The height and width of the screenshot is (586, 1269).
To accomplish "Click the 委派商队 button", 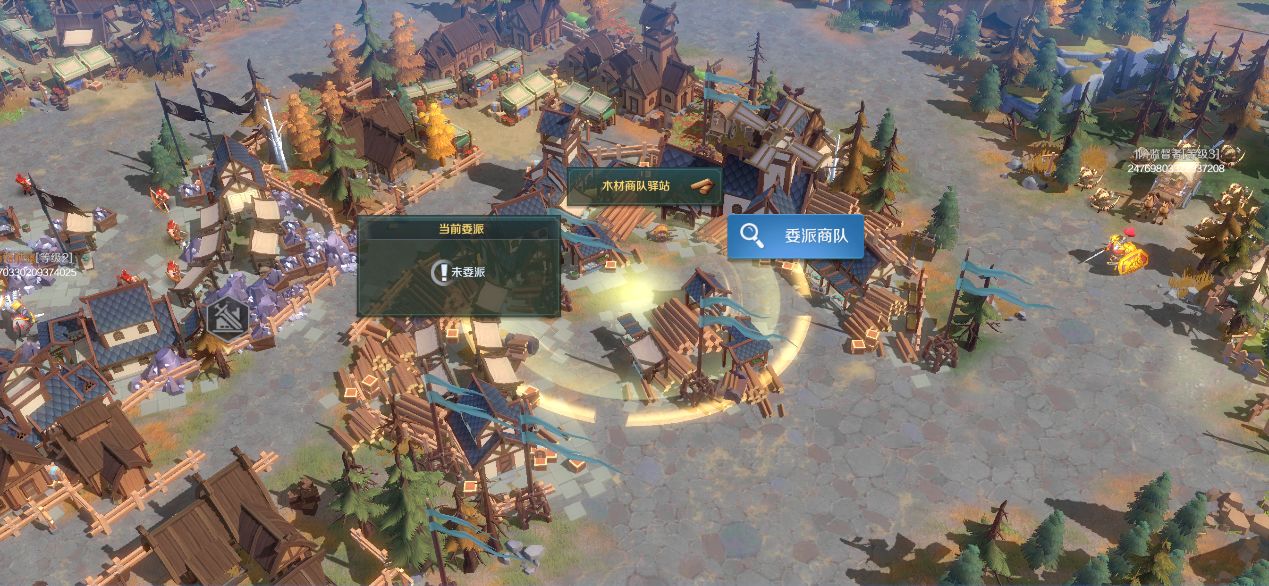I will pos(795,237).
